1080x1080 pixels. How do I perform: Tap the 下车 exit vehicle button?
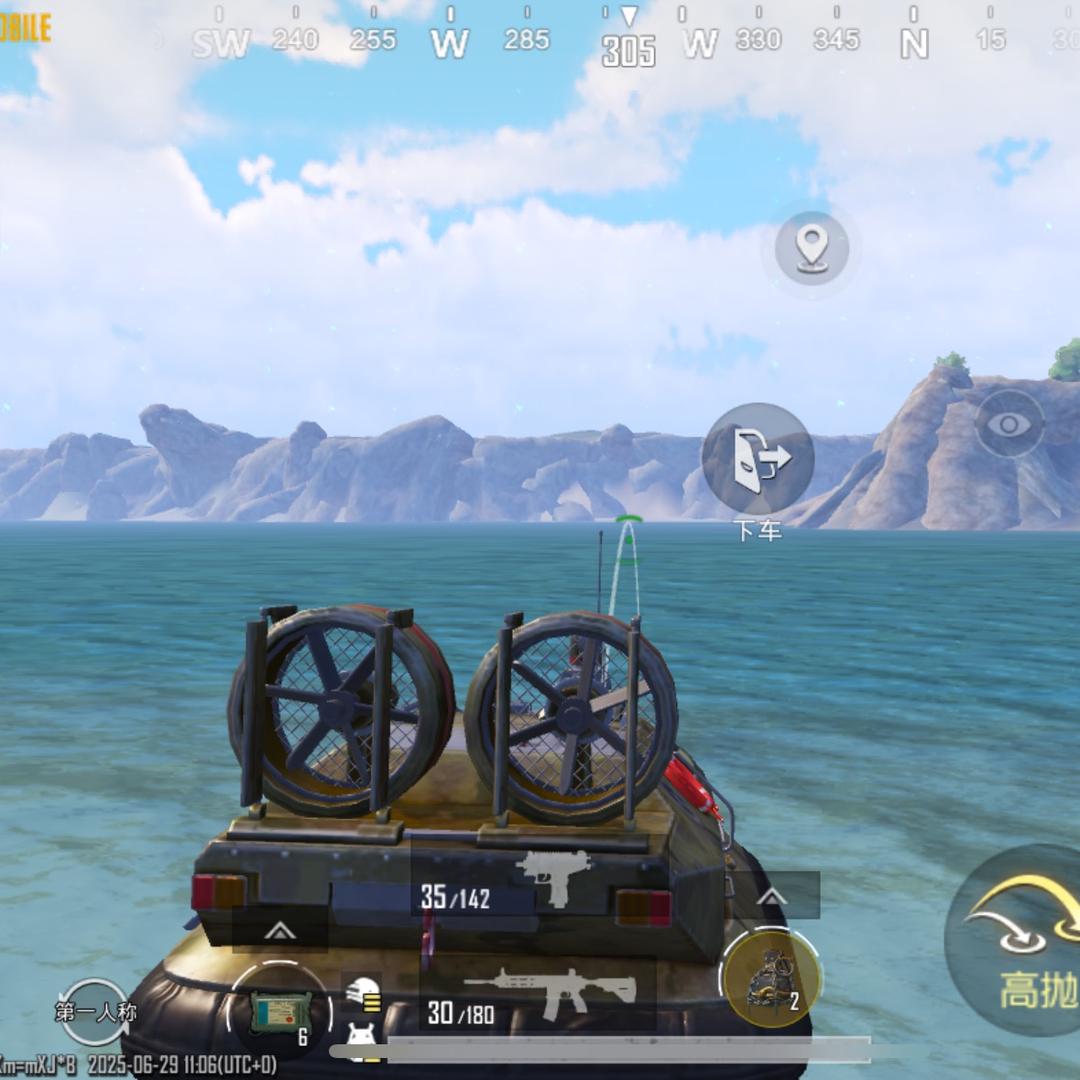(x=757, y=459)
